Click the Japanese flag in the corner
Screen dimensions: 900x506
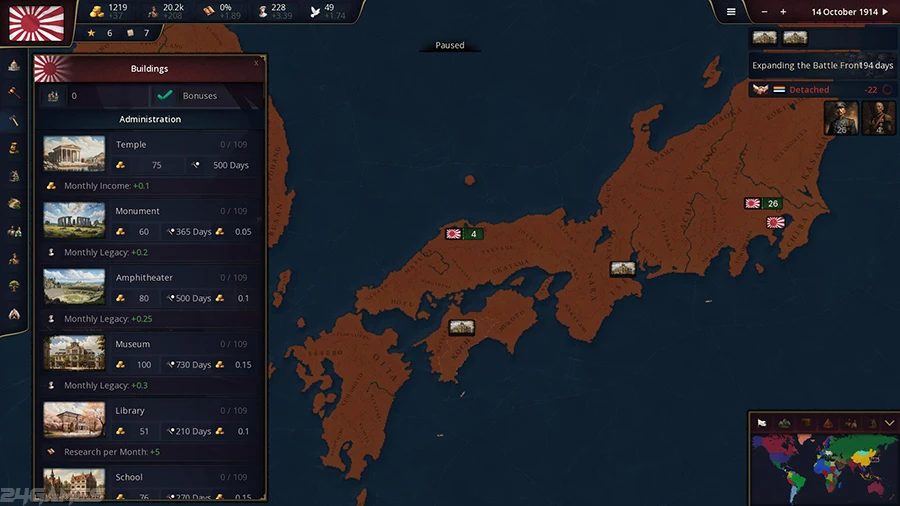(x=36, y=21)
